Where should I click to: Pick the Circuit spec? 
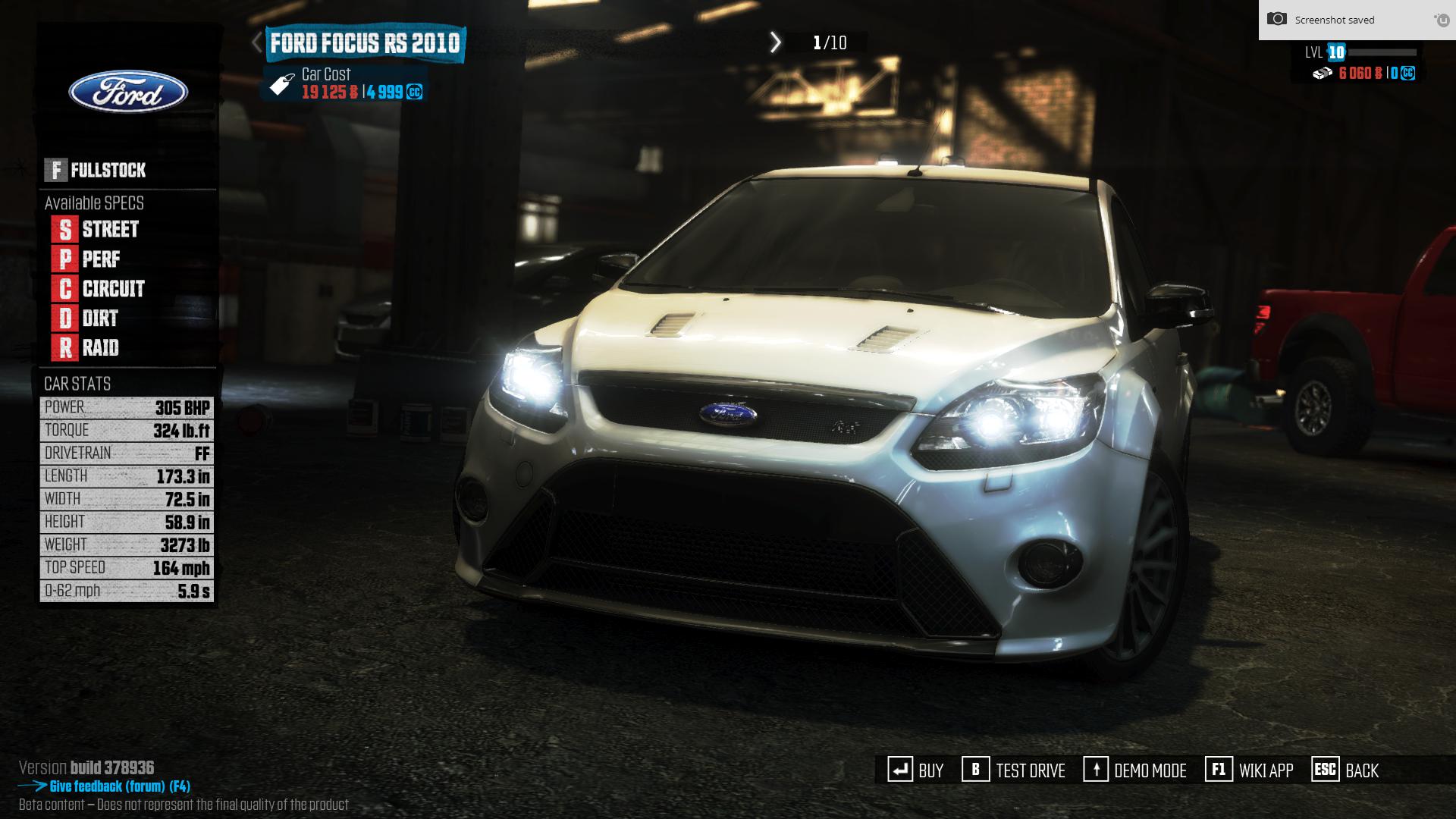click(x=99, y=289)
